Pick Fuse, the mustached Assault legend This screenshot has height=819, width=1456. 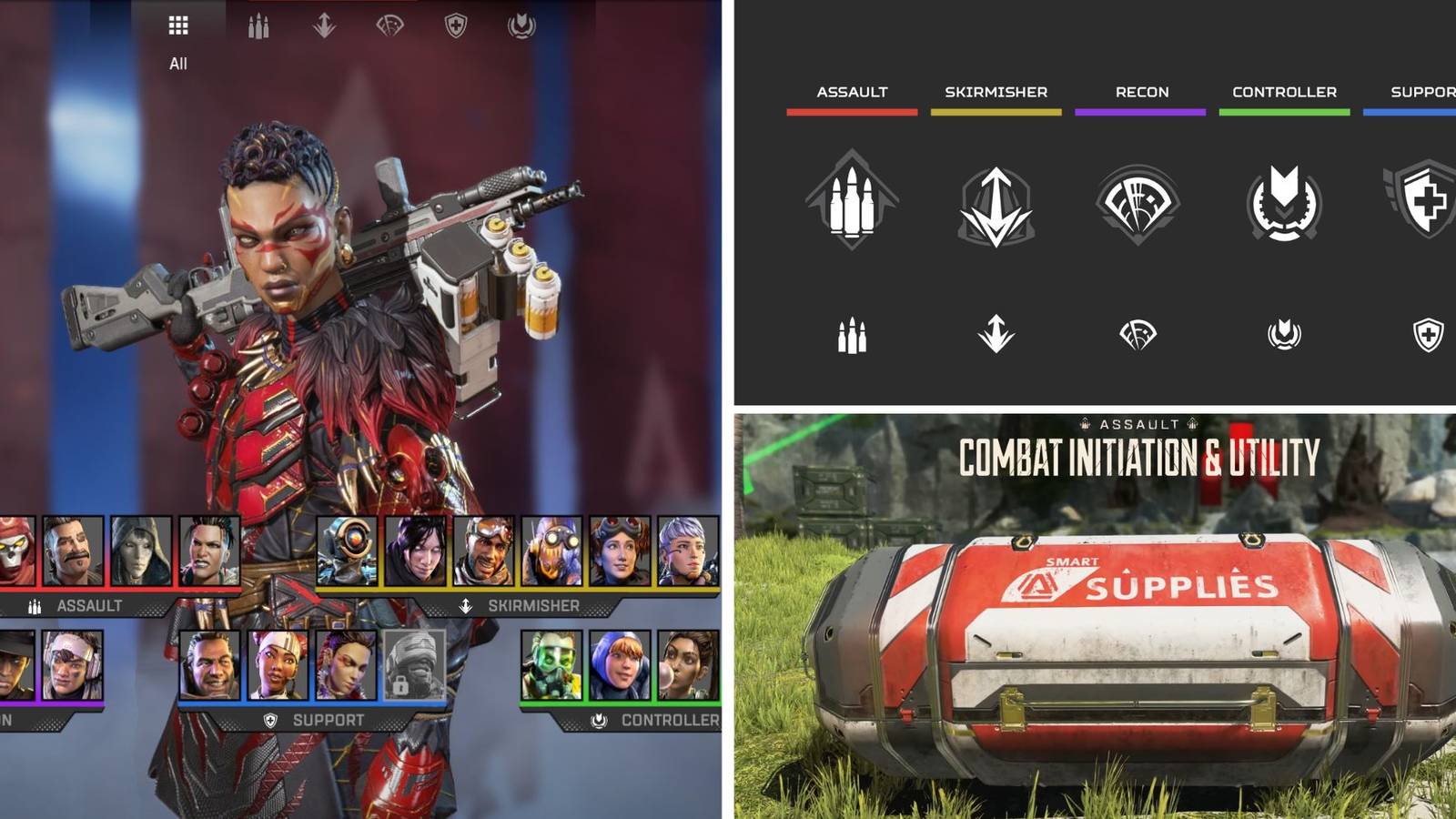tap(73, 551)
